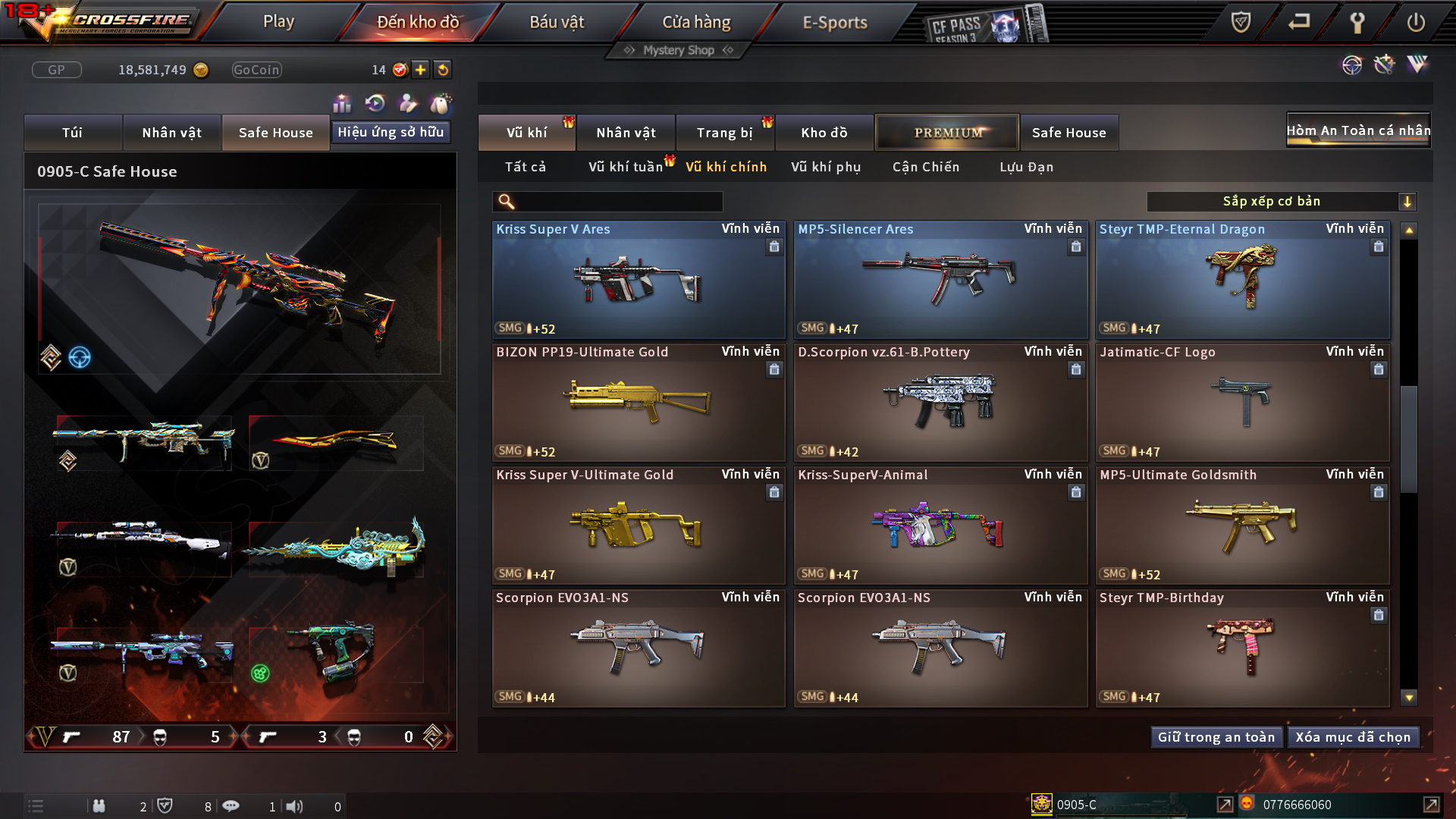The width and height of the screenshot is (1456, 819).
Task: Click Xóa mục đã chọn button
Action: [x=1353, y=737]
